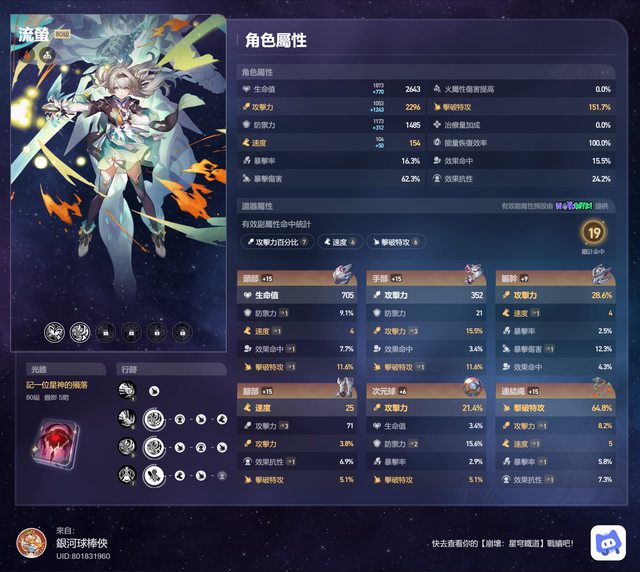640x572 pixels.
Task: Click the 攻擊力 row in character stats
Action: [331, 107]
